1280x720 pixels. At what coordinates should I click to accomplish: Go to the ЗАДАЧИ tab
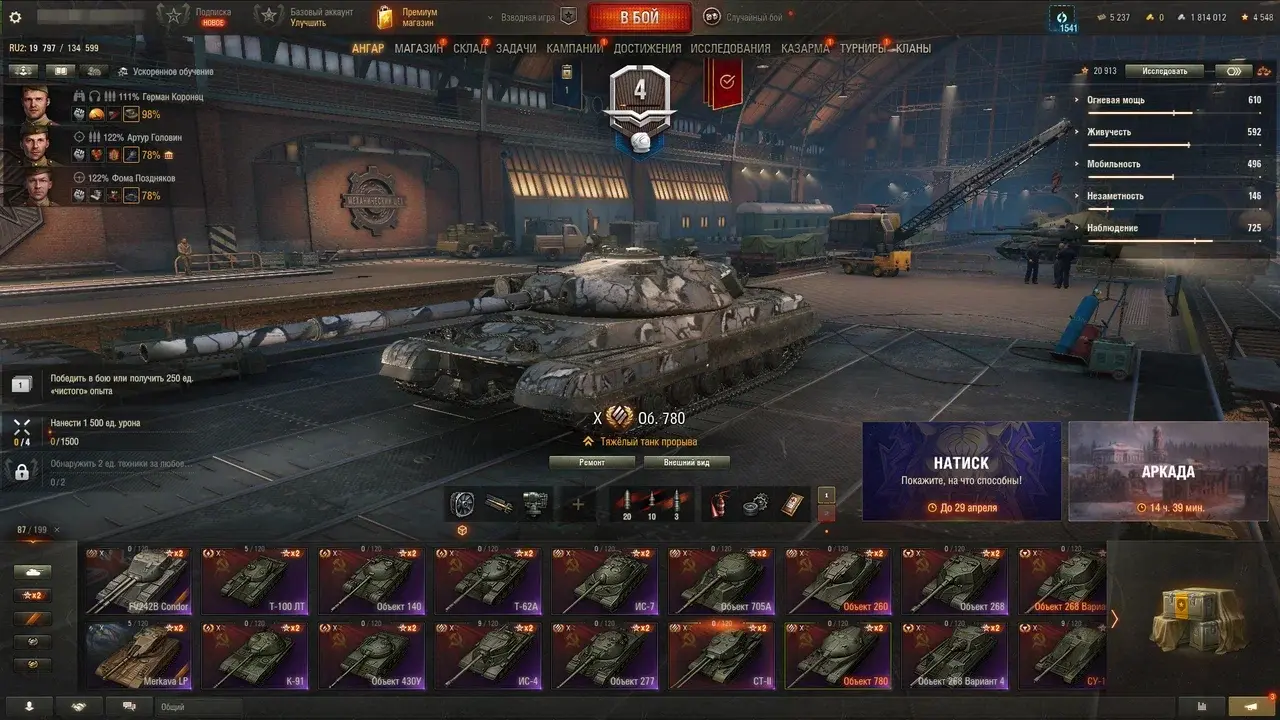[516, 48]
